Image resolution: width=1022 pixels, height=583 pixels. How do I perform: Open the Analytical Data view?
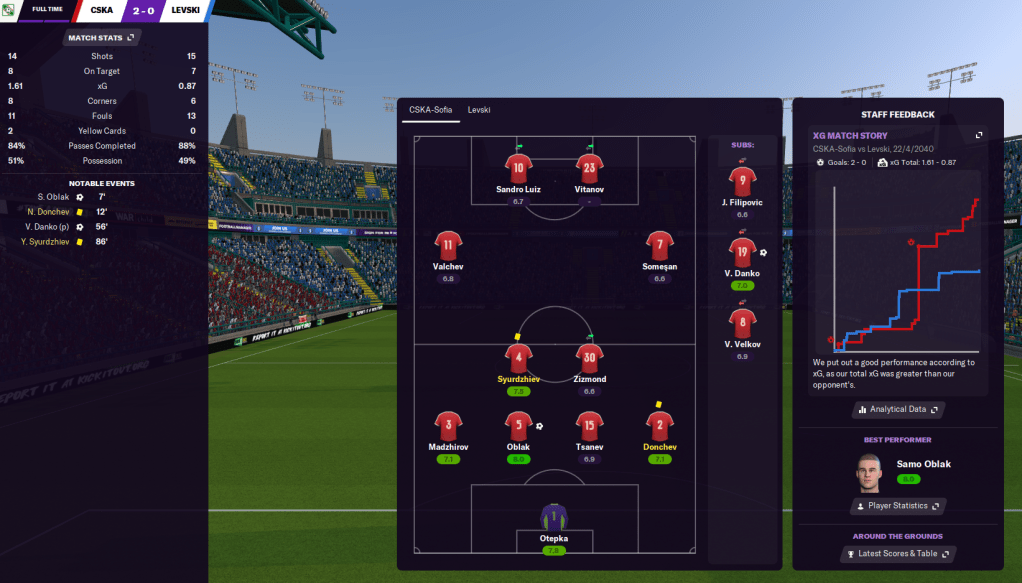(897, 409)
